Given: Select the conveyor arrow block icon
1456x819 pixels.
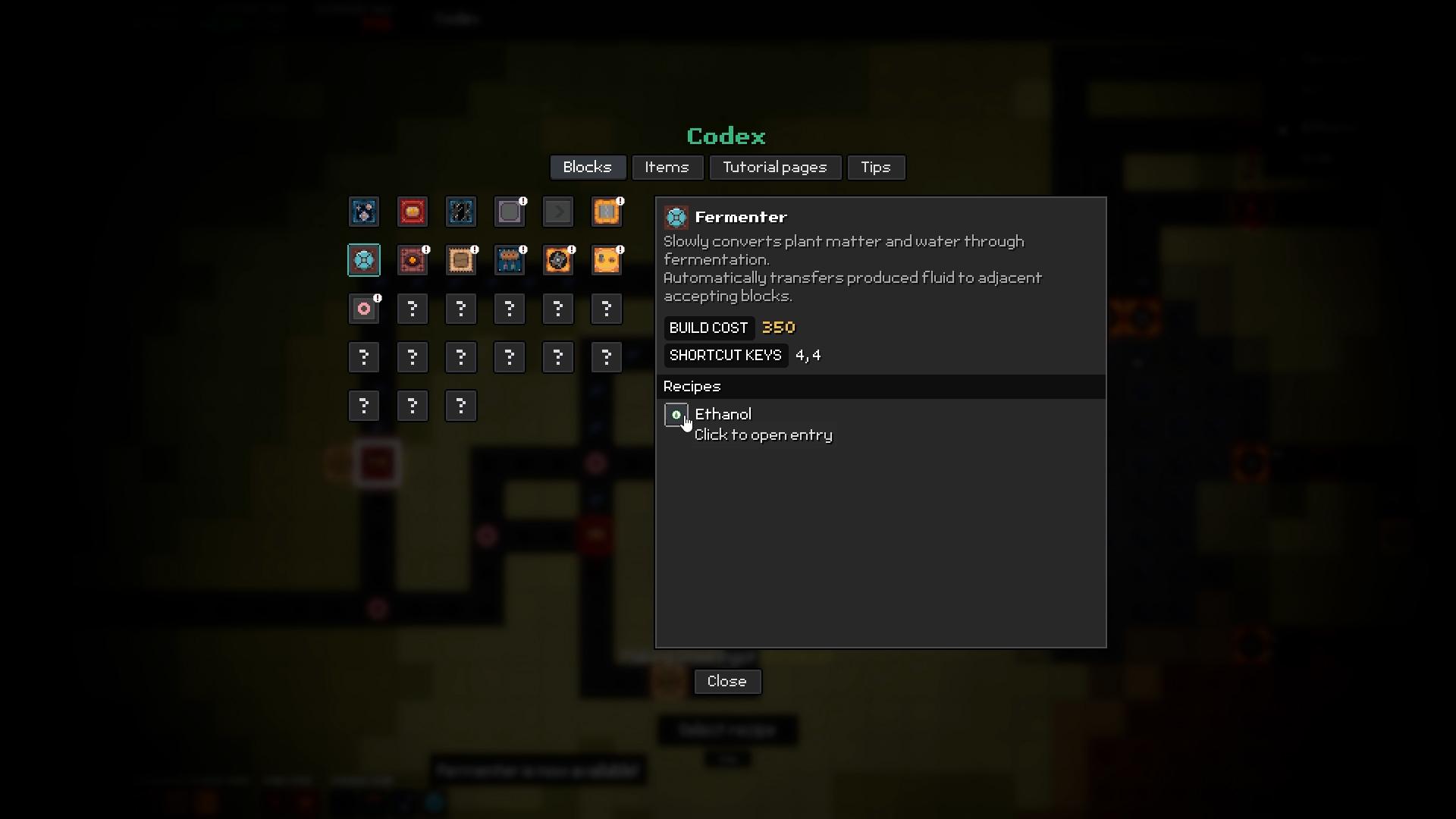Looking at the screenshot, I should click(558, 212).
